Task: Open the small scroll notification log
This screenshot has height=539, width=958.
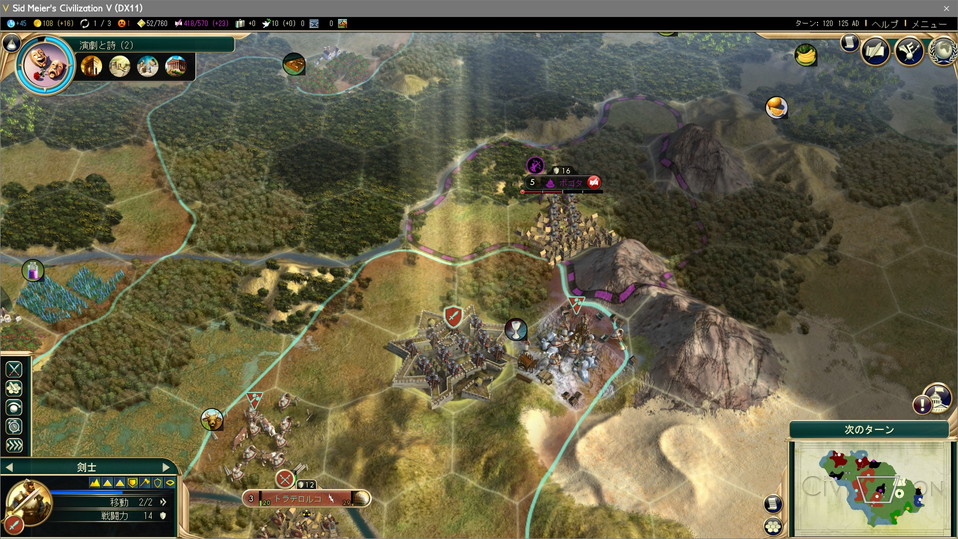Action: coord(849,43)
